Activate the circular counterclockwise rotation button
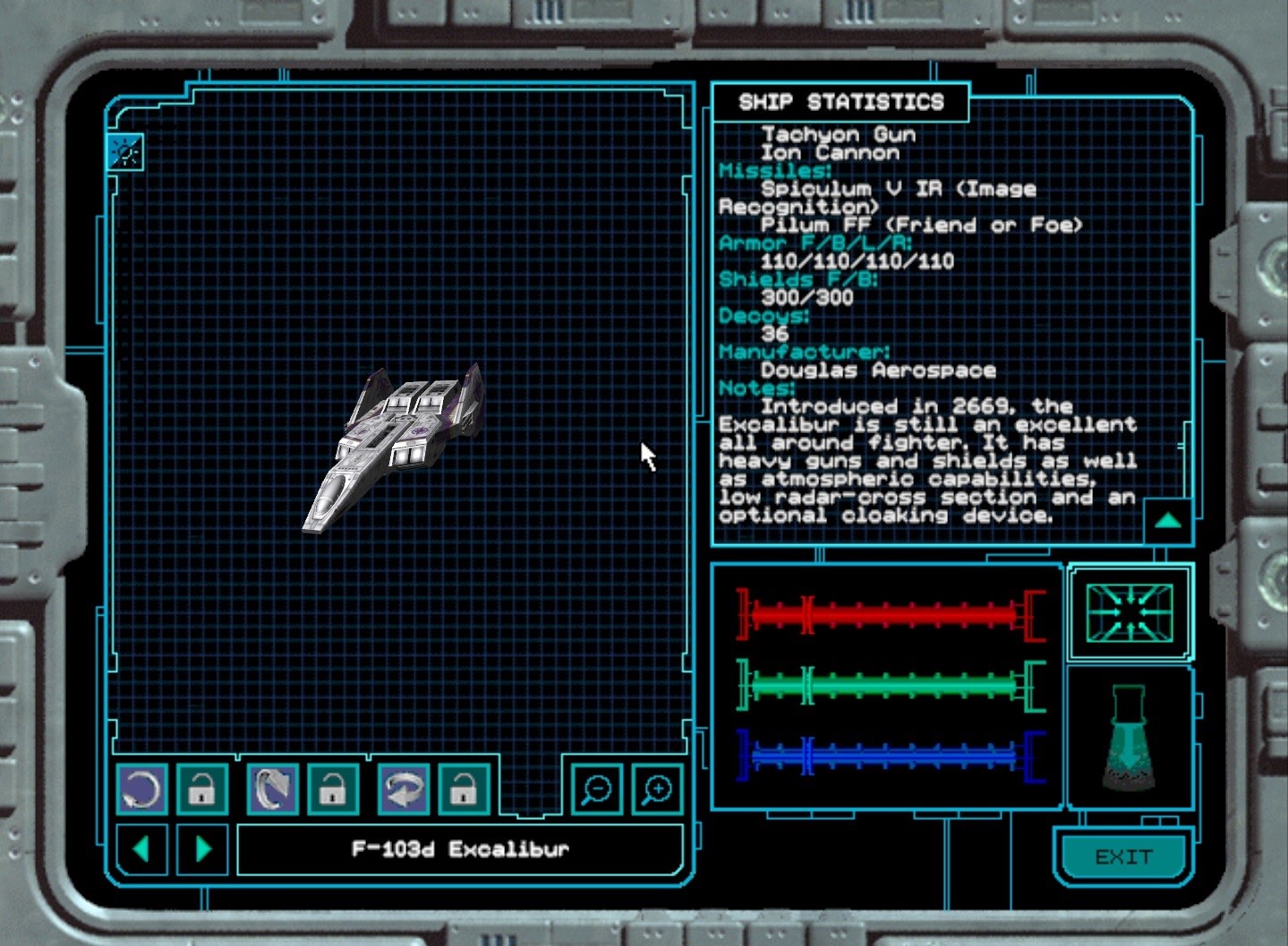The height and width of the screenshot is (946, 1288). 141,789
